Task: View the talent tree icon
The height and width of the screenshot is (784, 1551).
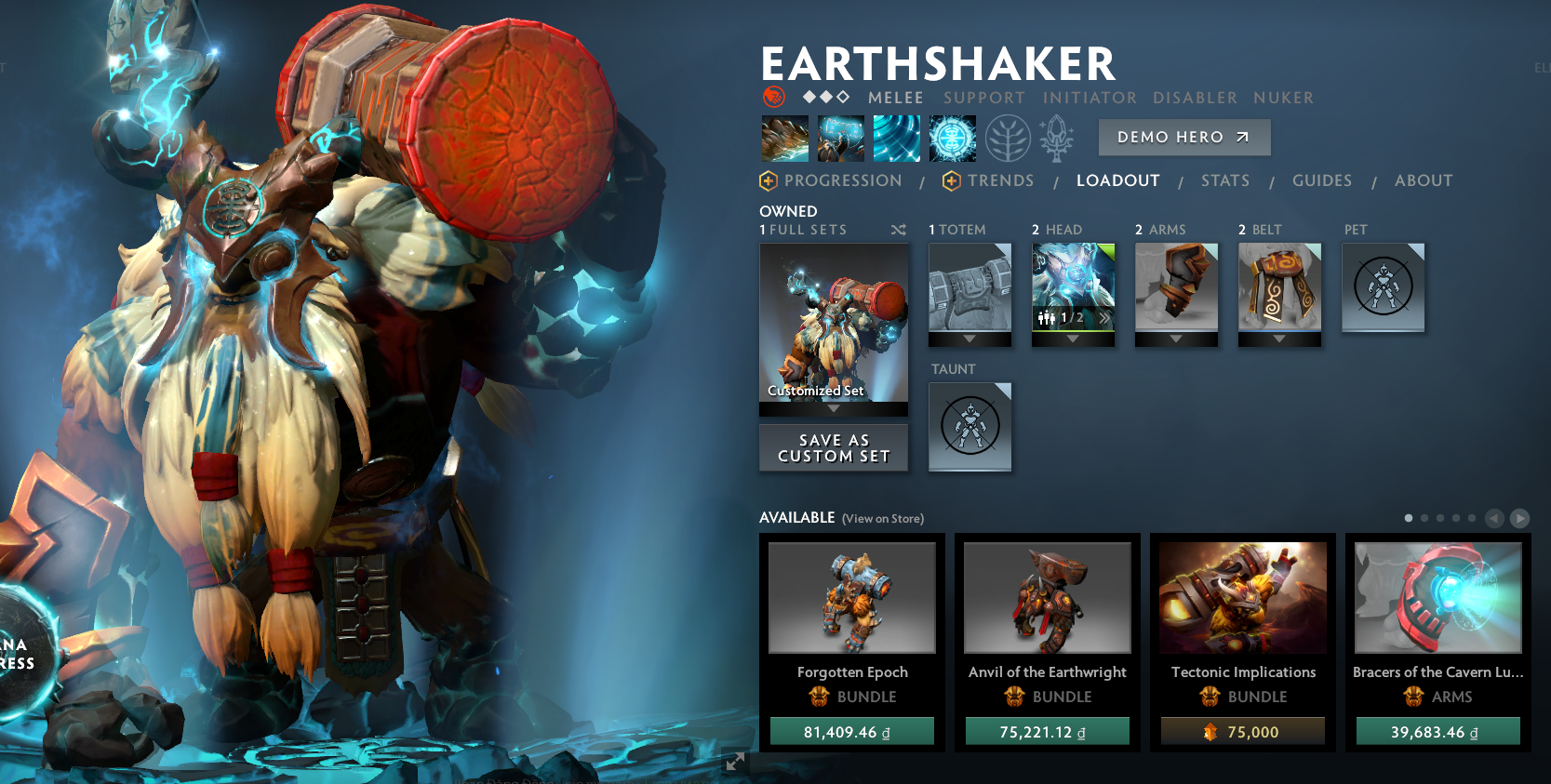Action: coord(1007,138)
